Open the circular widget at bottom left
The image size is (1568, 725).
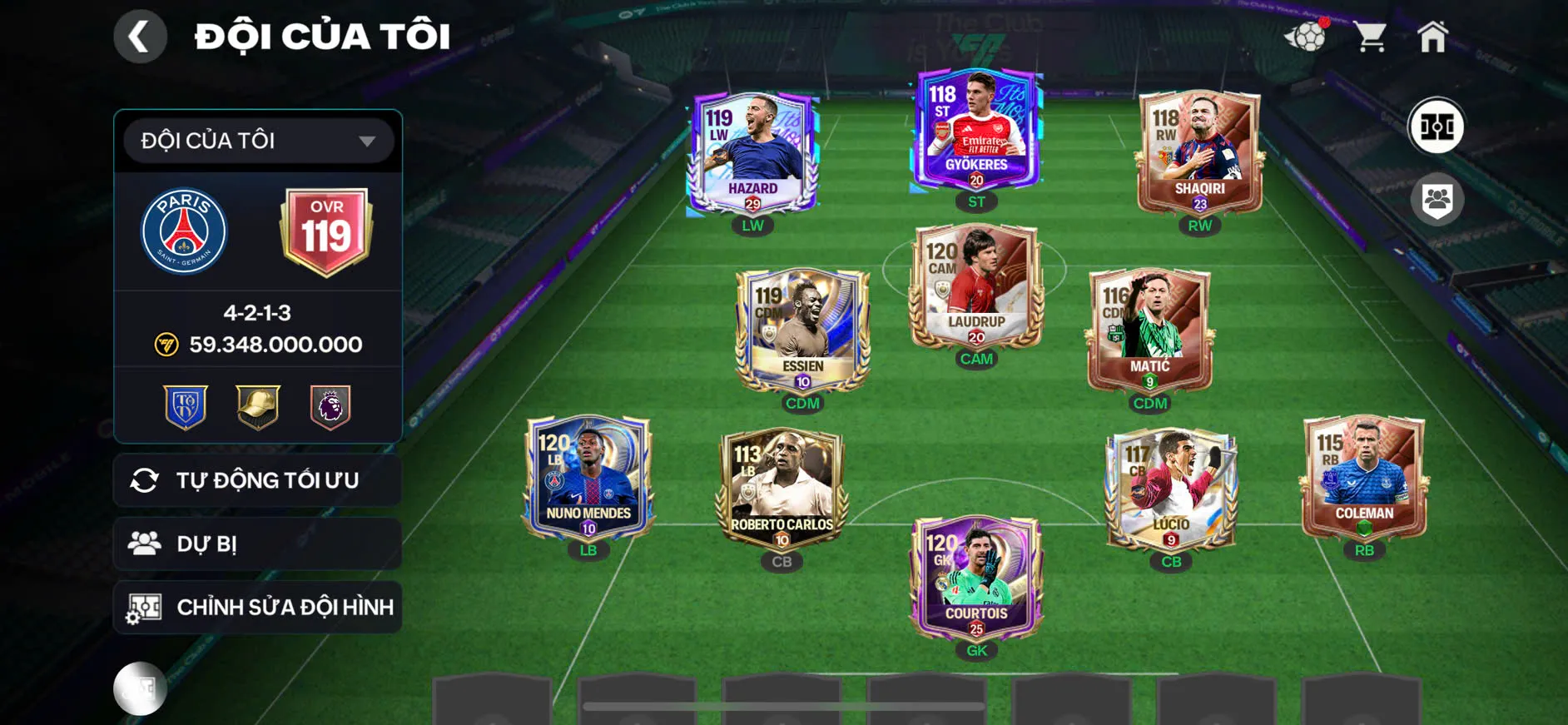(140, 689)
